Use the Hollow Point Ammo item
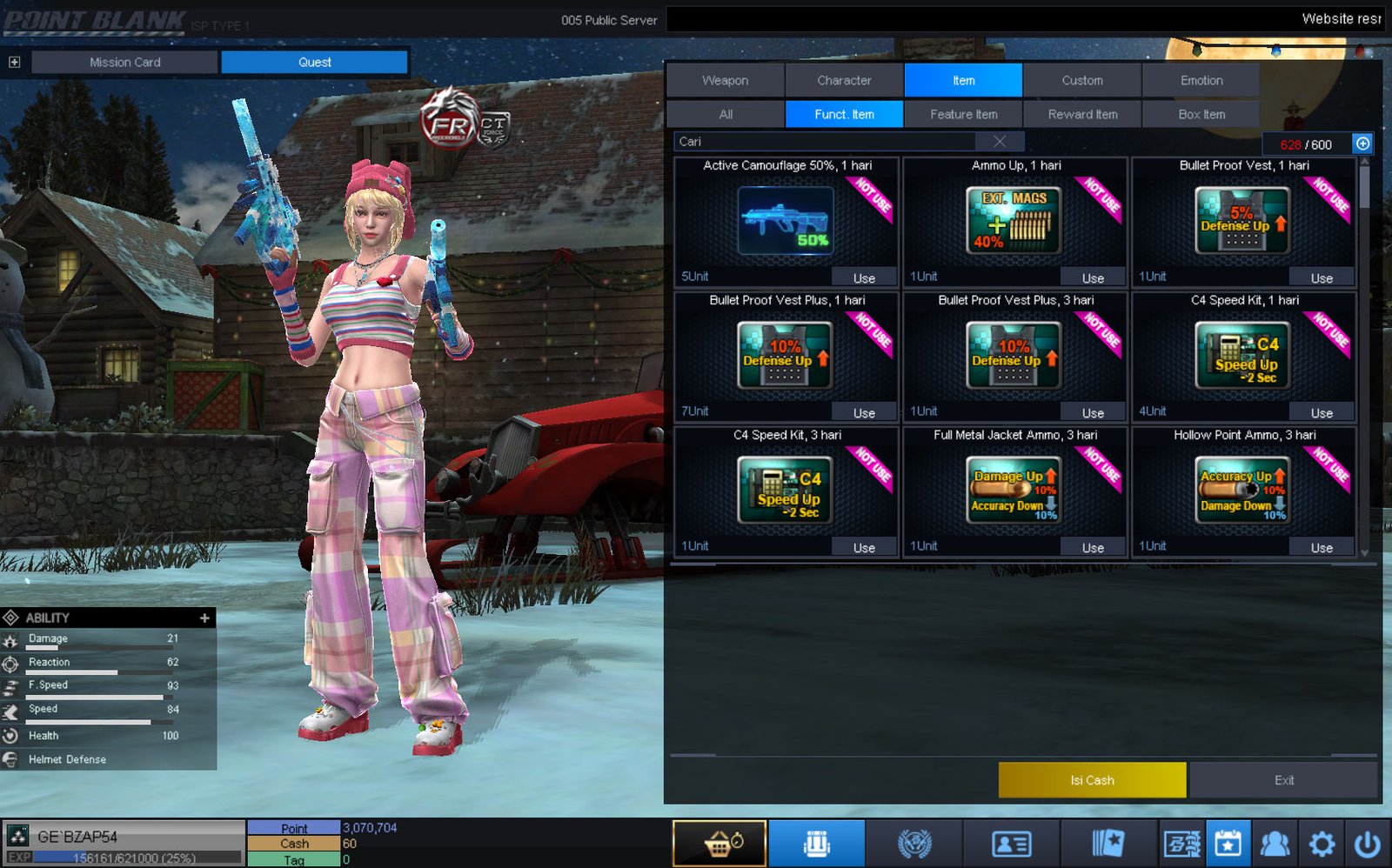The image size is (1392, 868). click(x=1322, y=548)
